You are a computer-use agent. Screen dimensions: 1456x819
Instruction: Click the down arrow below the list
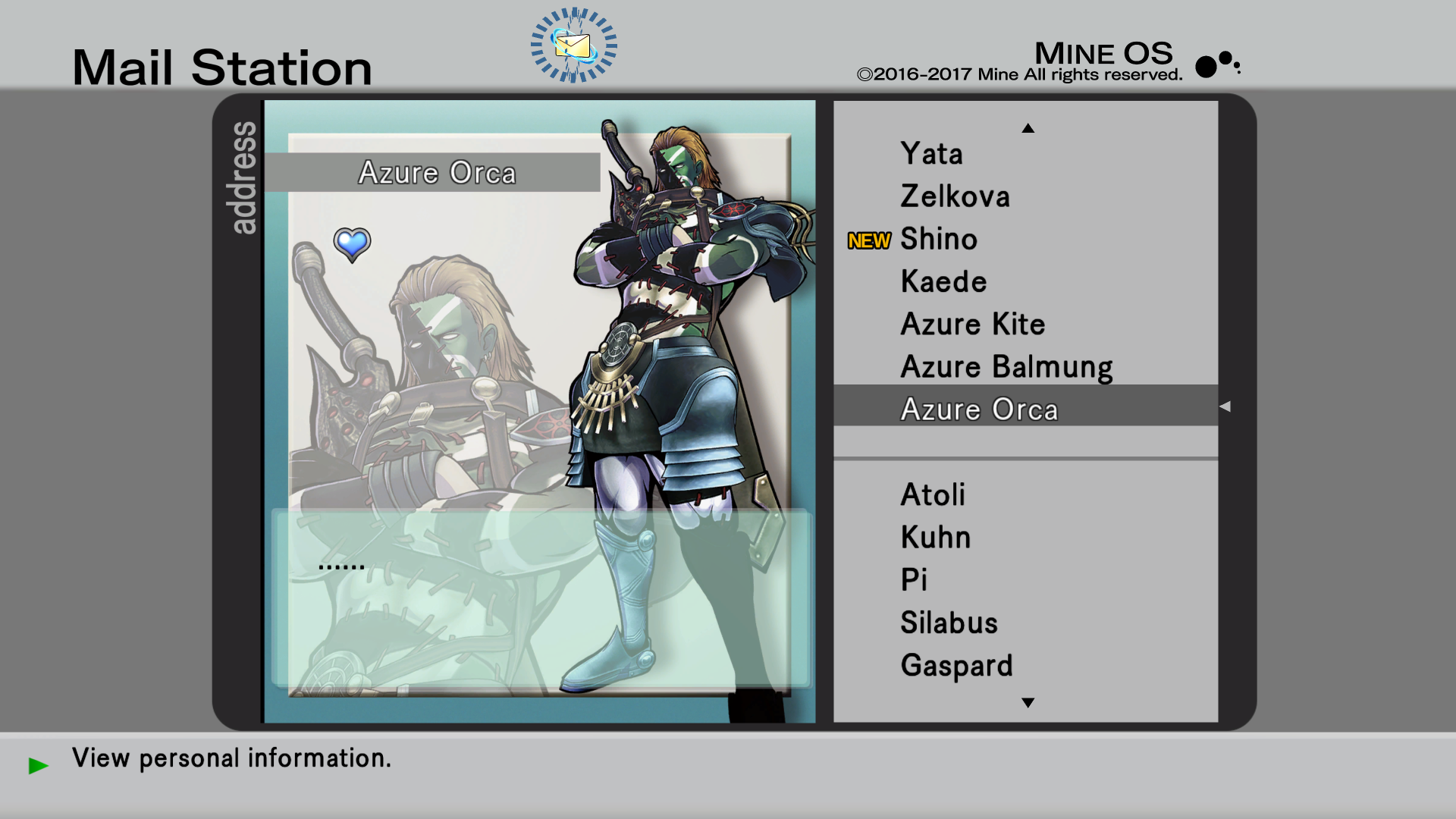coord(1028,703)
